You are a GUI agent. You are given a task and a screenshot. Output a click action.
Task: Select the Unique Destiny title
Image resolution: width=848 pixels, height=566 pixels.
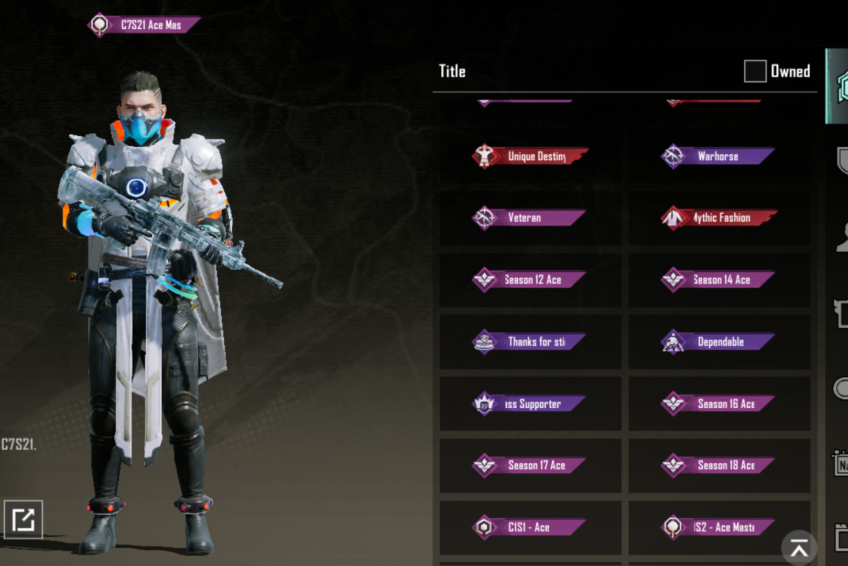click(x=530, y=156)
